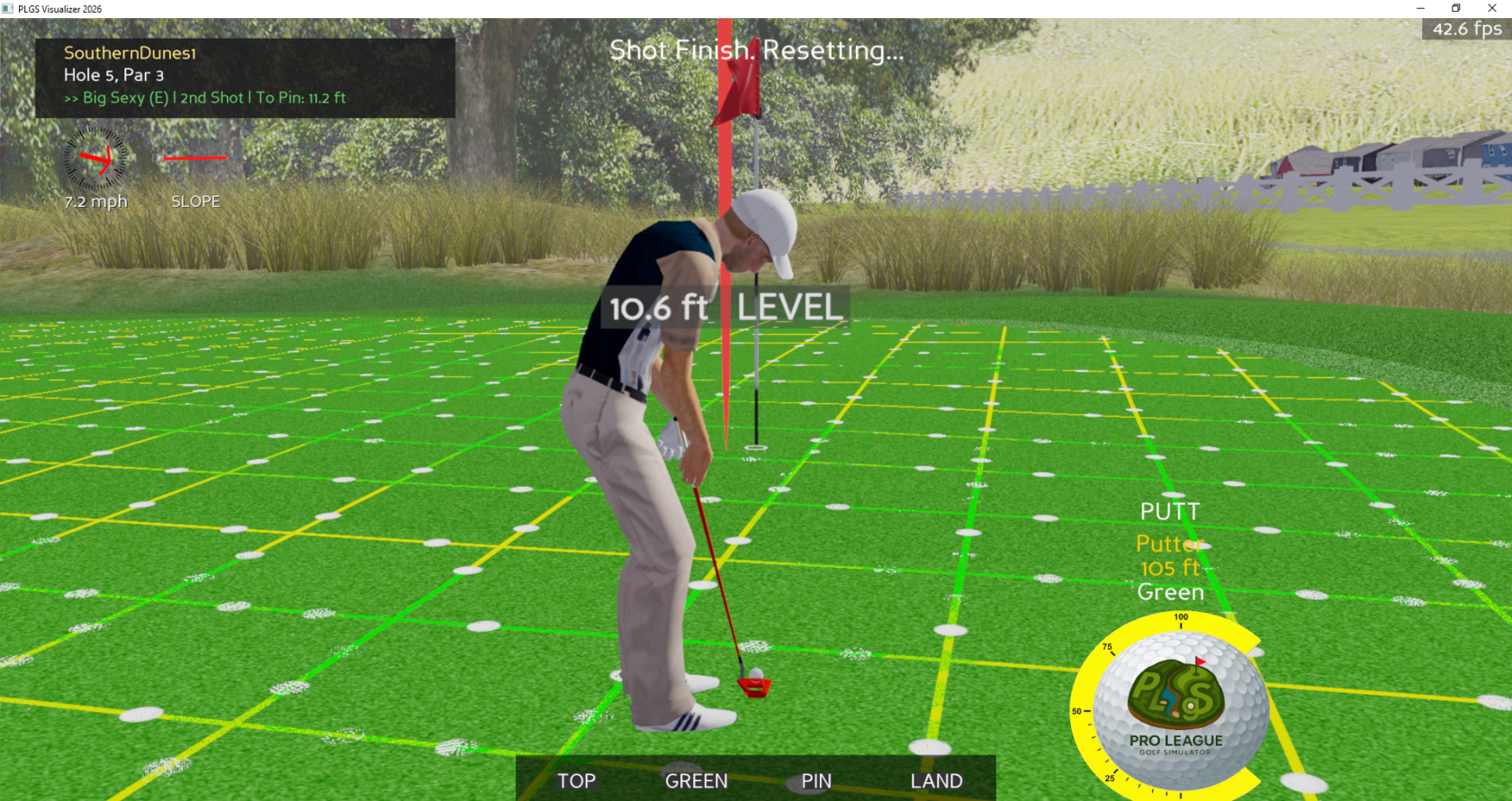Click the Putter club selection label
The height and width of the screenshot is (801, 1512).
point(1168,544)
